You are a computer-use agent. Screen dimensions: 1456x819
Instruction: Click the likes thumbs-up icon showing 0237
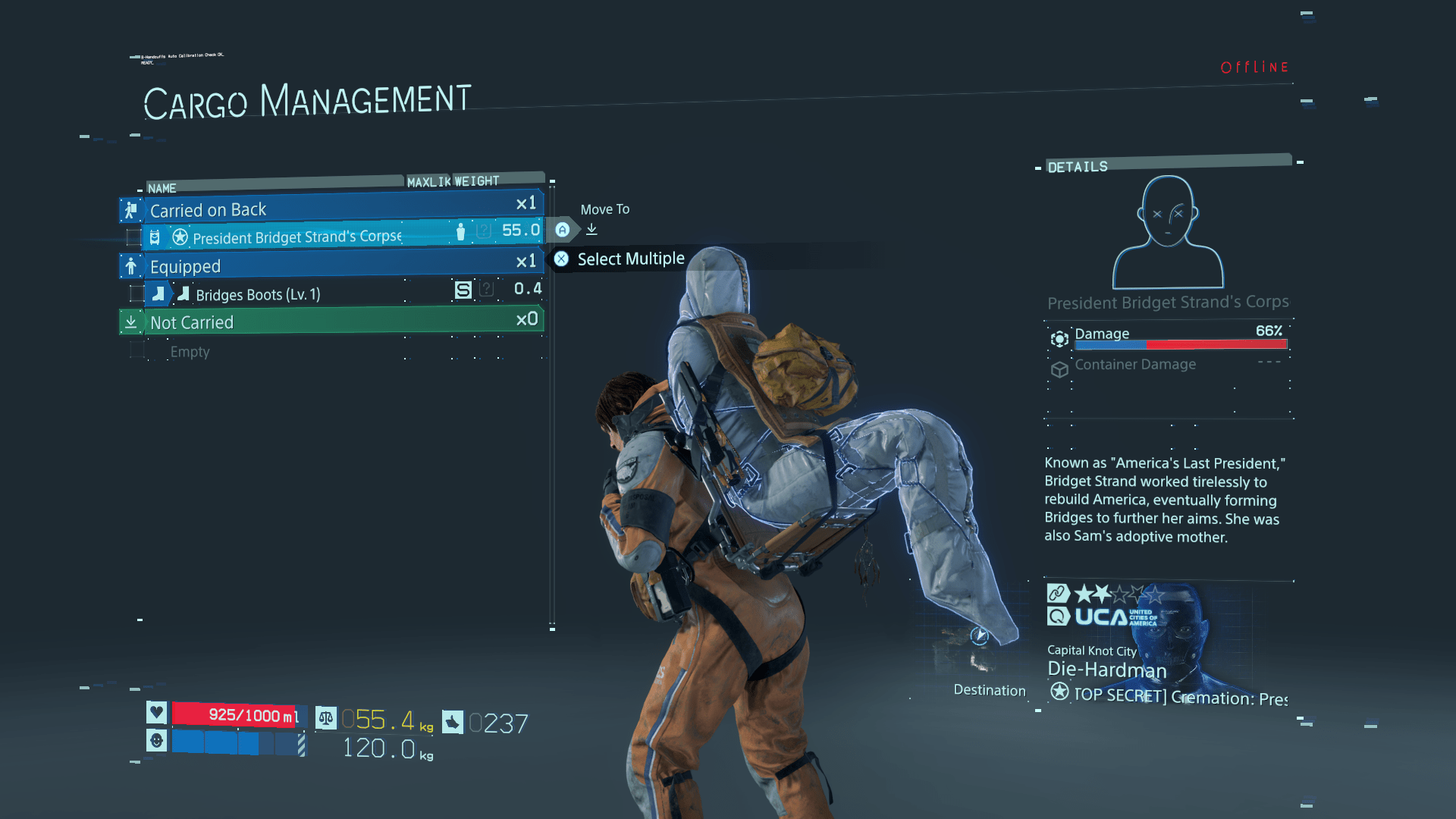(452, 719)
